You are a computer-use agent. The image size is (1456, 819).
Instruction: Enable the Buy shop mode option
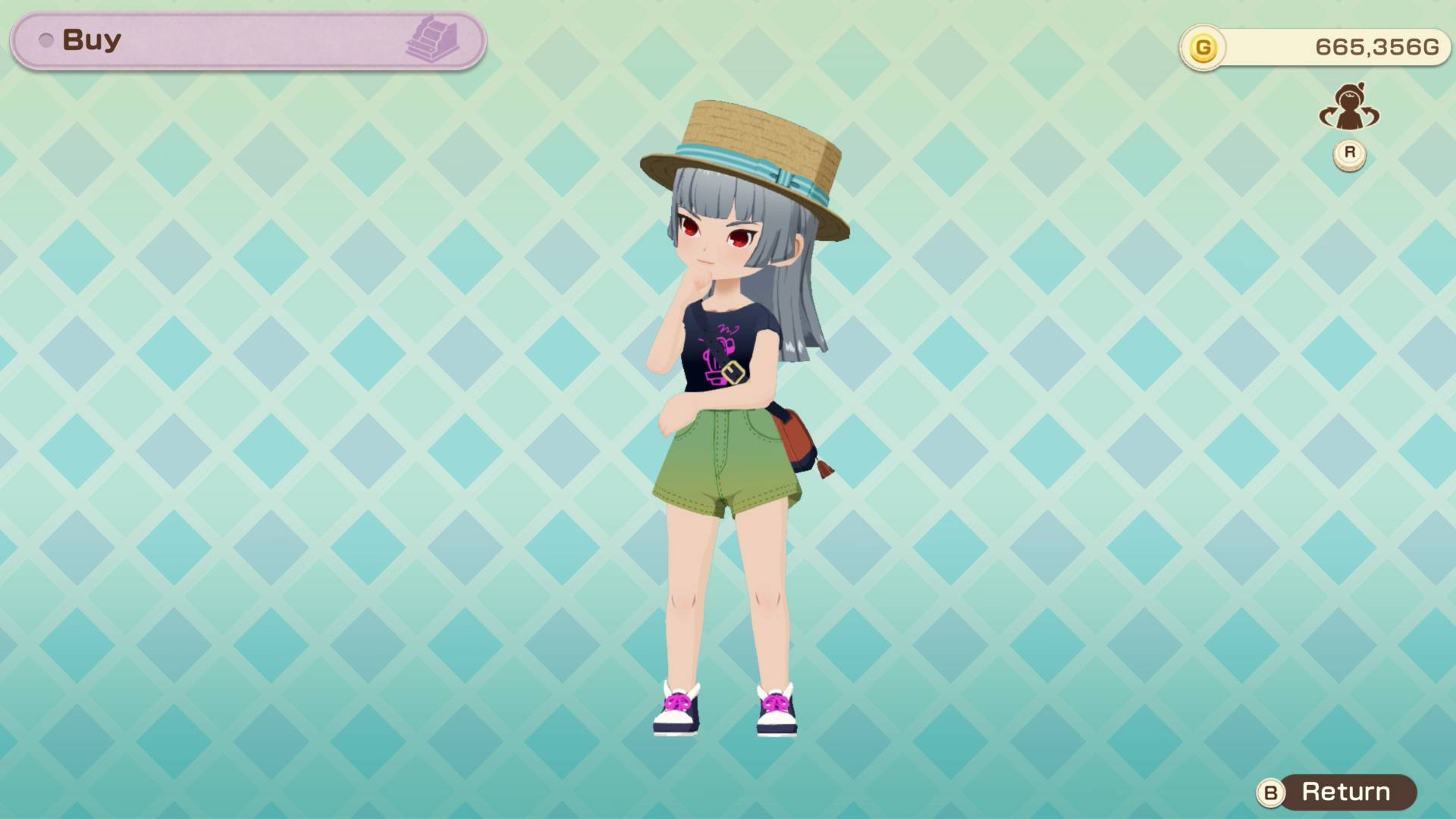coord(91,39)
